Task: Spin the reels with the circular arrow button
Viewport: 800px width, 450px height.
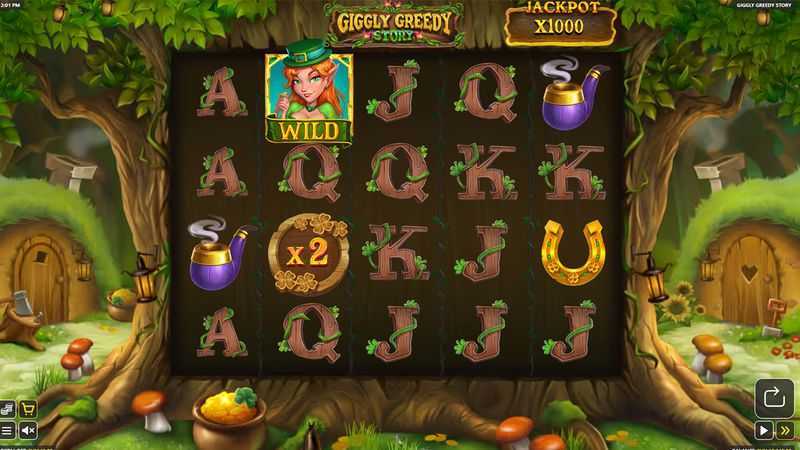Action: point(773,397)
